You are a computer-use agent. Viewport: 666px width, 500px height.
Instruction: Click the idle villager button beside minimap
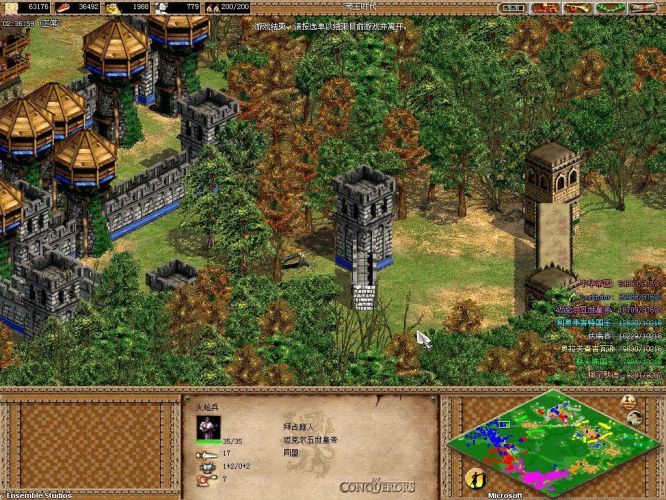[472, 478]
